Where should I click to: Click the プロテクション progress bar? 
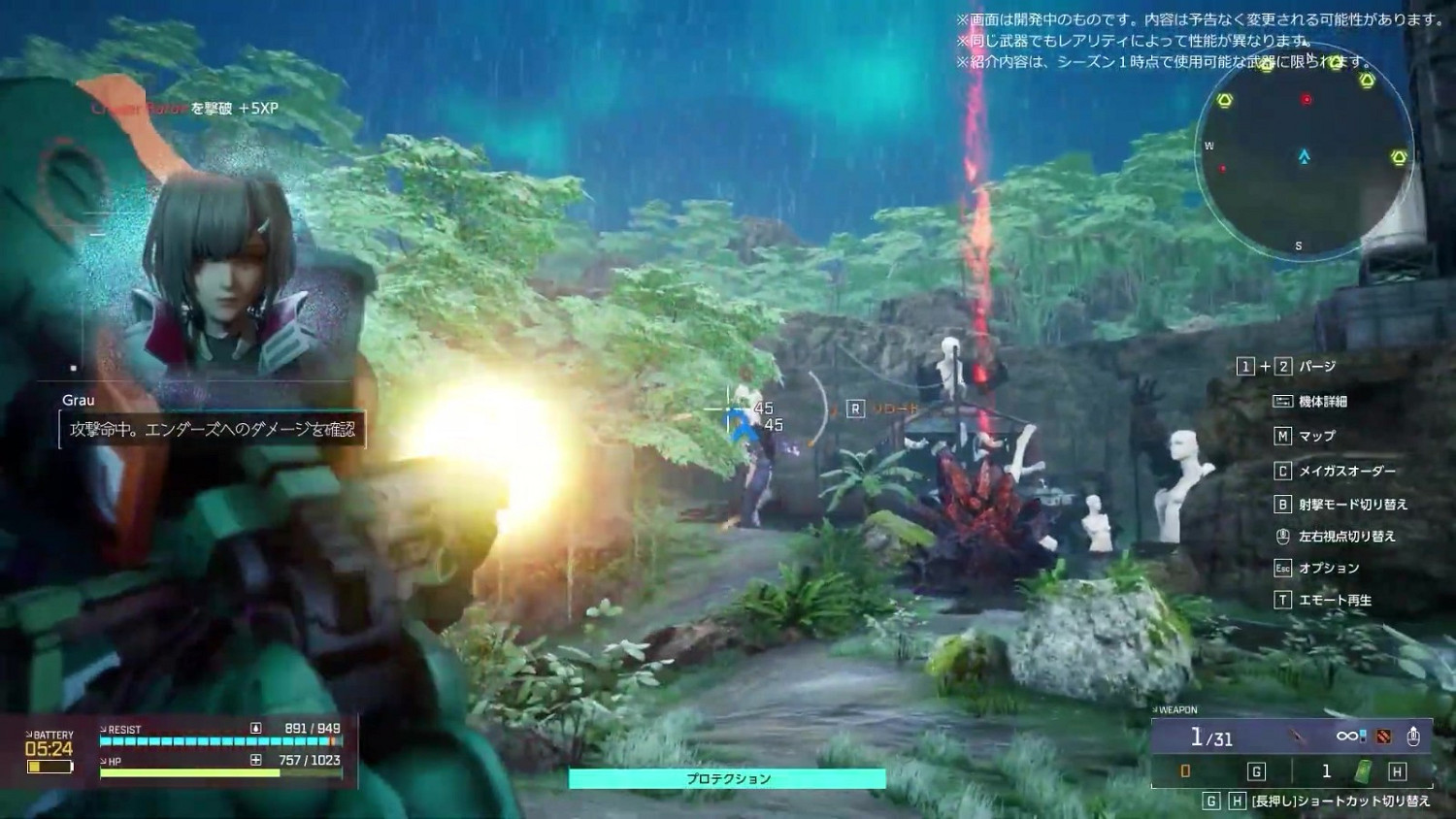pyautogui.click(x=728, y=777)
